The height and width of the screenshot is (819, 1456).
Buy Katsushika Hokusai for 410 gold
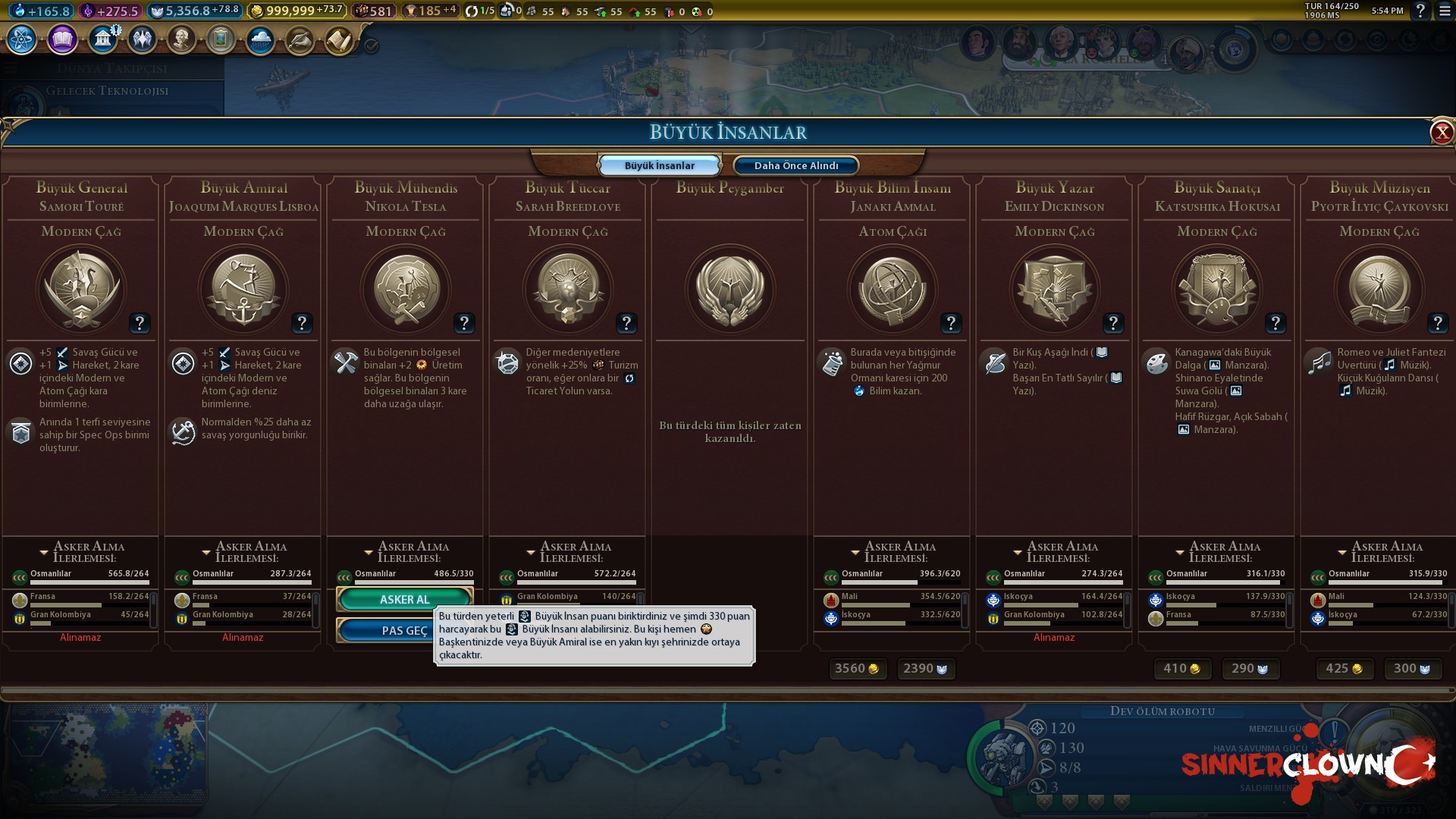coord(1181,668)
